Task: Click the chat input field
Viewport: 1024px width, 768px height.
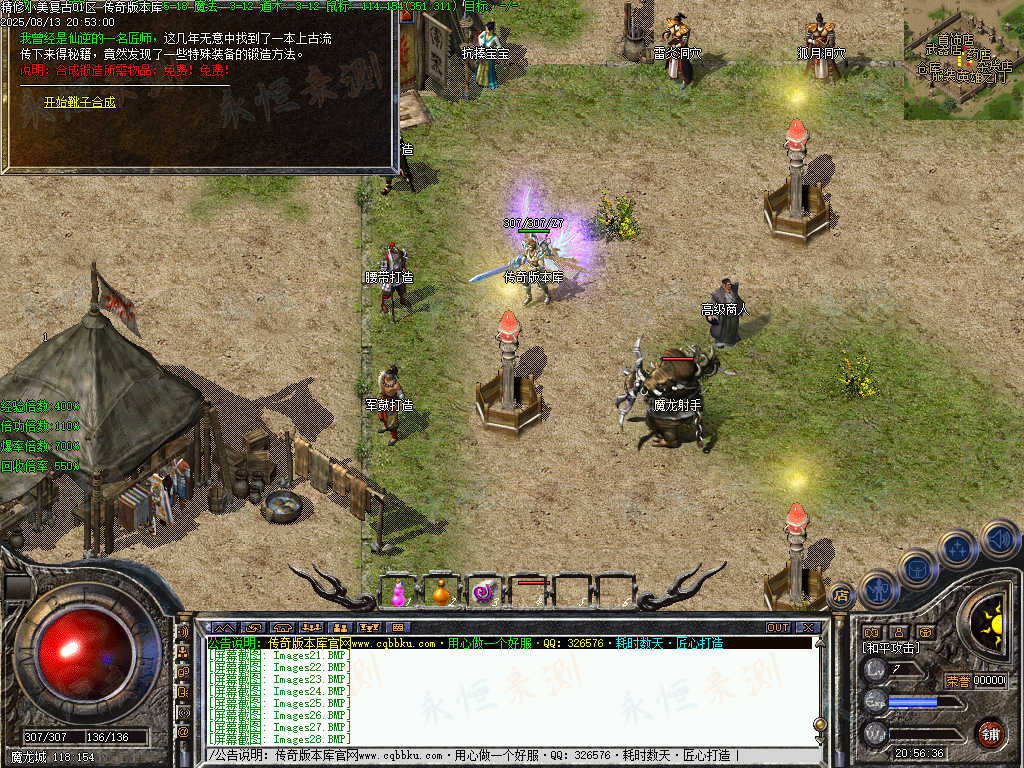Action: pyautogui.click(x=500, y=755)
